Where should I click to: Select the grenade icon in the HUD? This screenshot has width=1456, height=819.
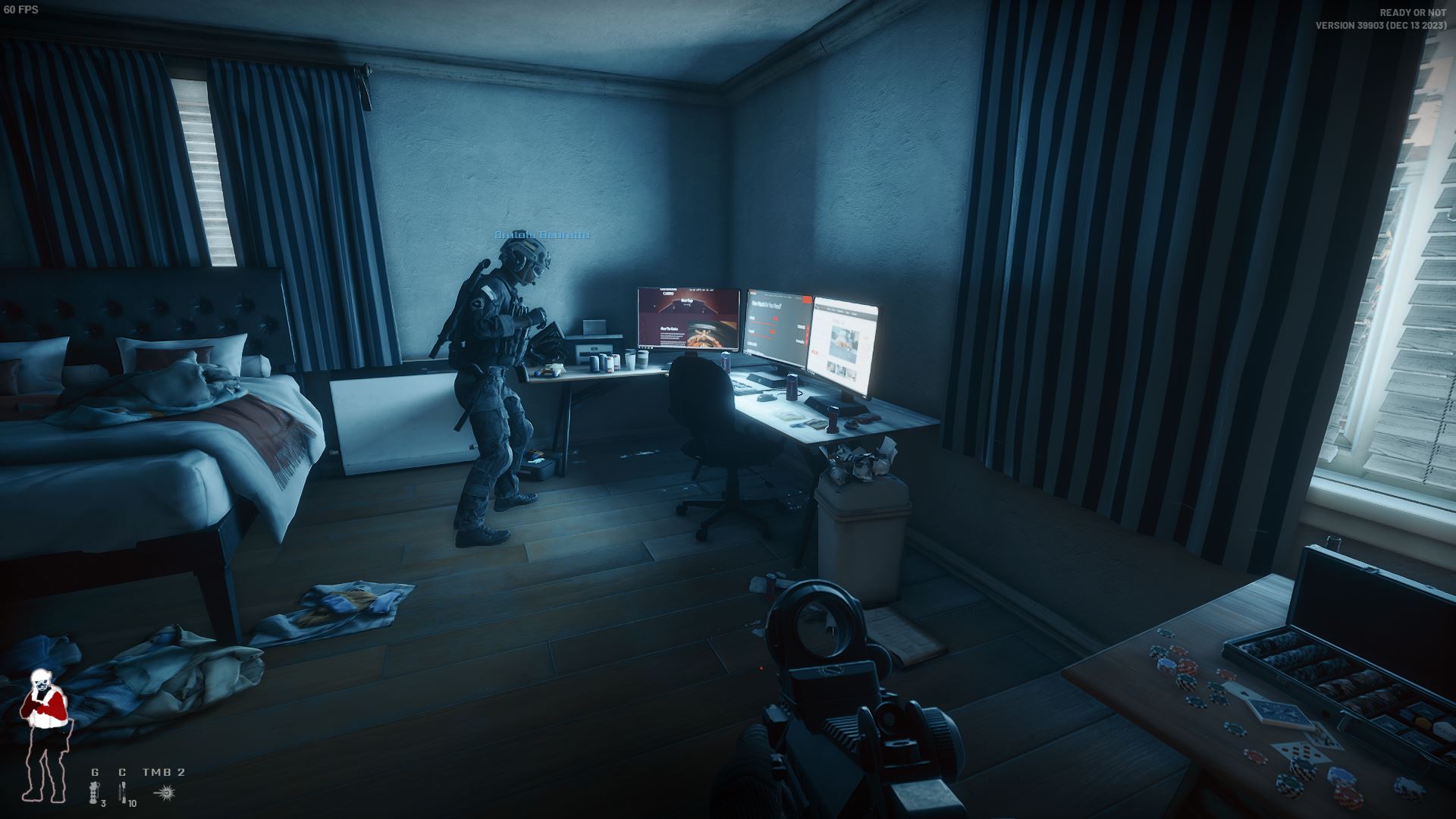95,792
